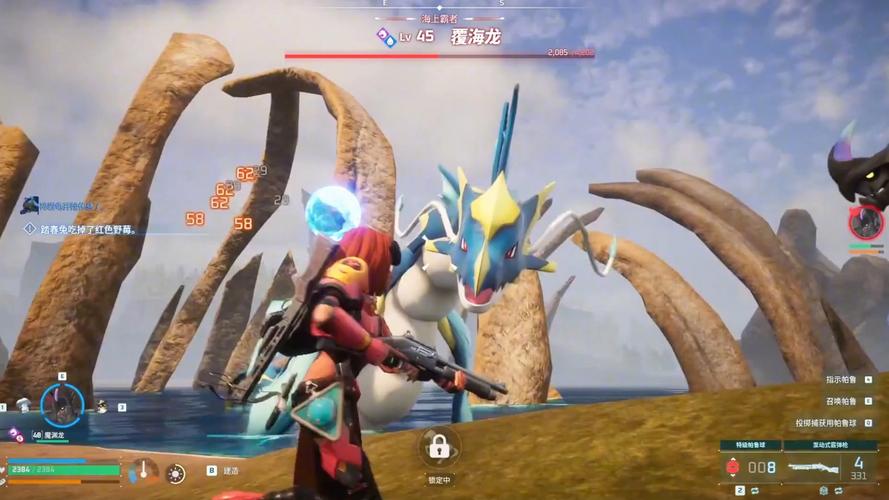Click the 覆海龙 boss name plate
889x500 pixels.
coord(475,37)
